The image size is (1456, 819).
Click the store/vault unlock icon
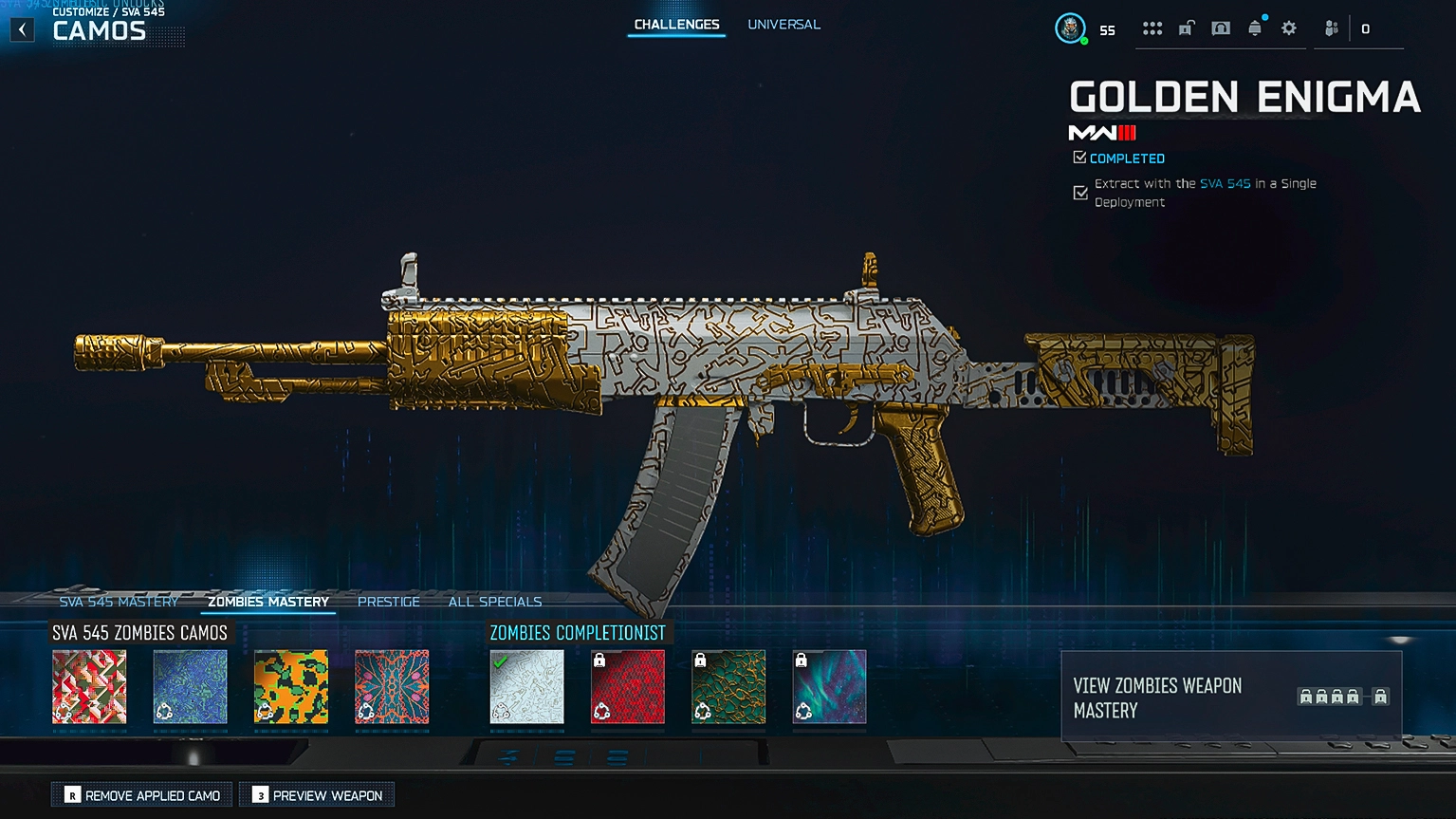pos(1186,28)
